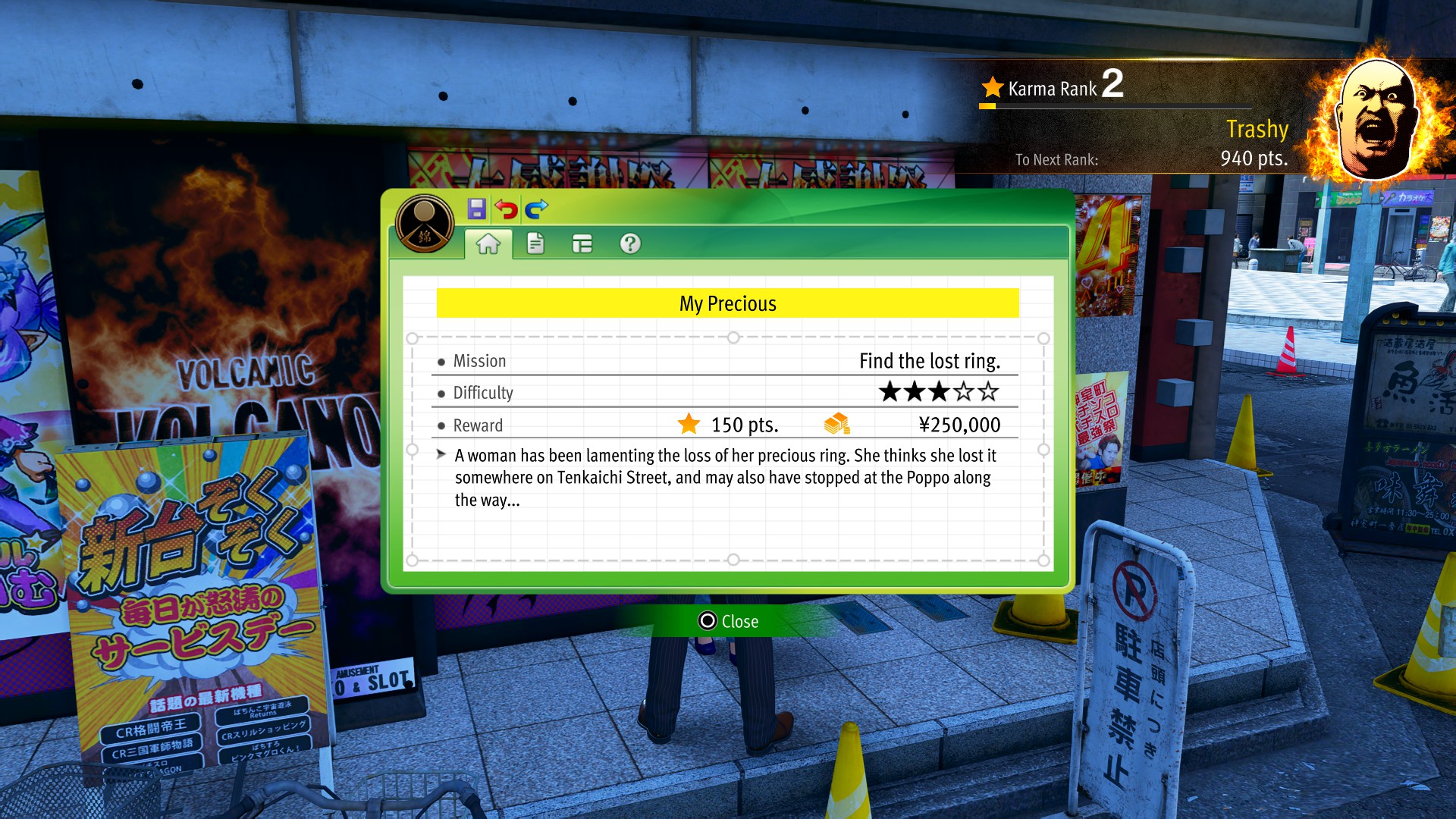
Task: Switch to the home tab
Action: tap(488, 243)
